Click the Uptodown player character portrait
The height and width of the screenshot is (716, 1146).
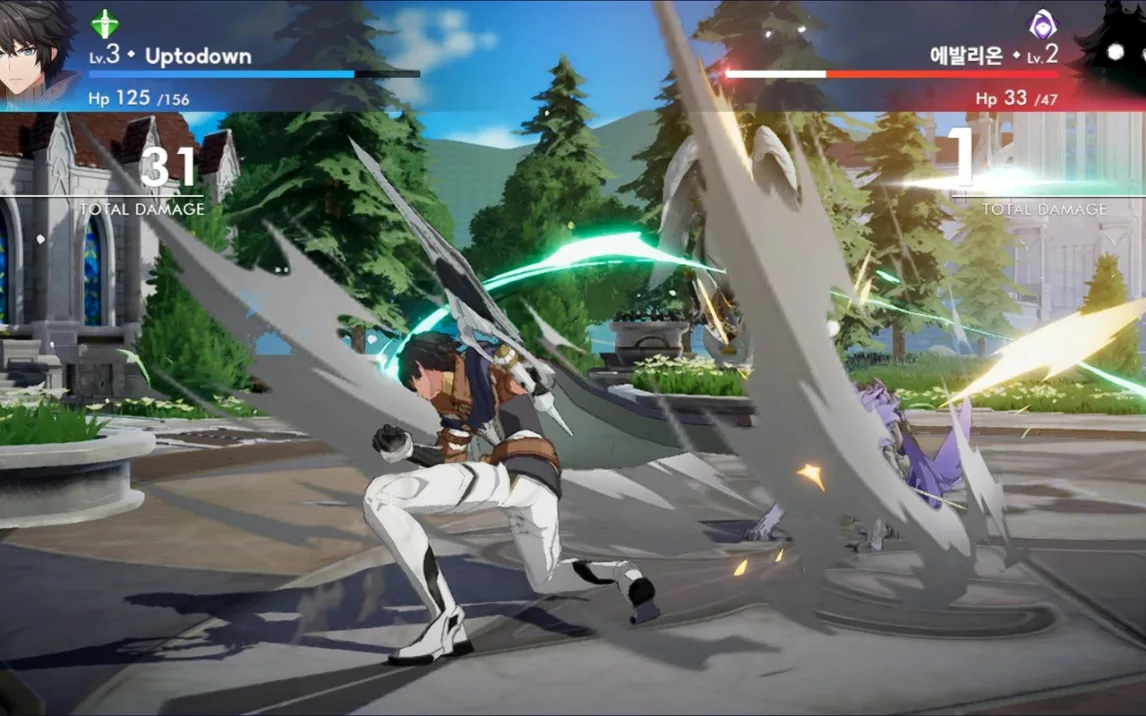(37, 52)
